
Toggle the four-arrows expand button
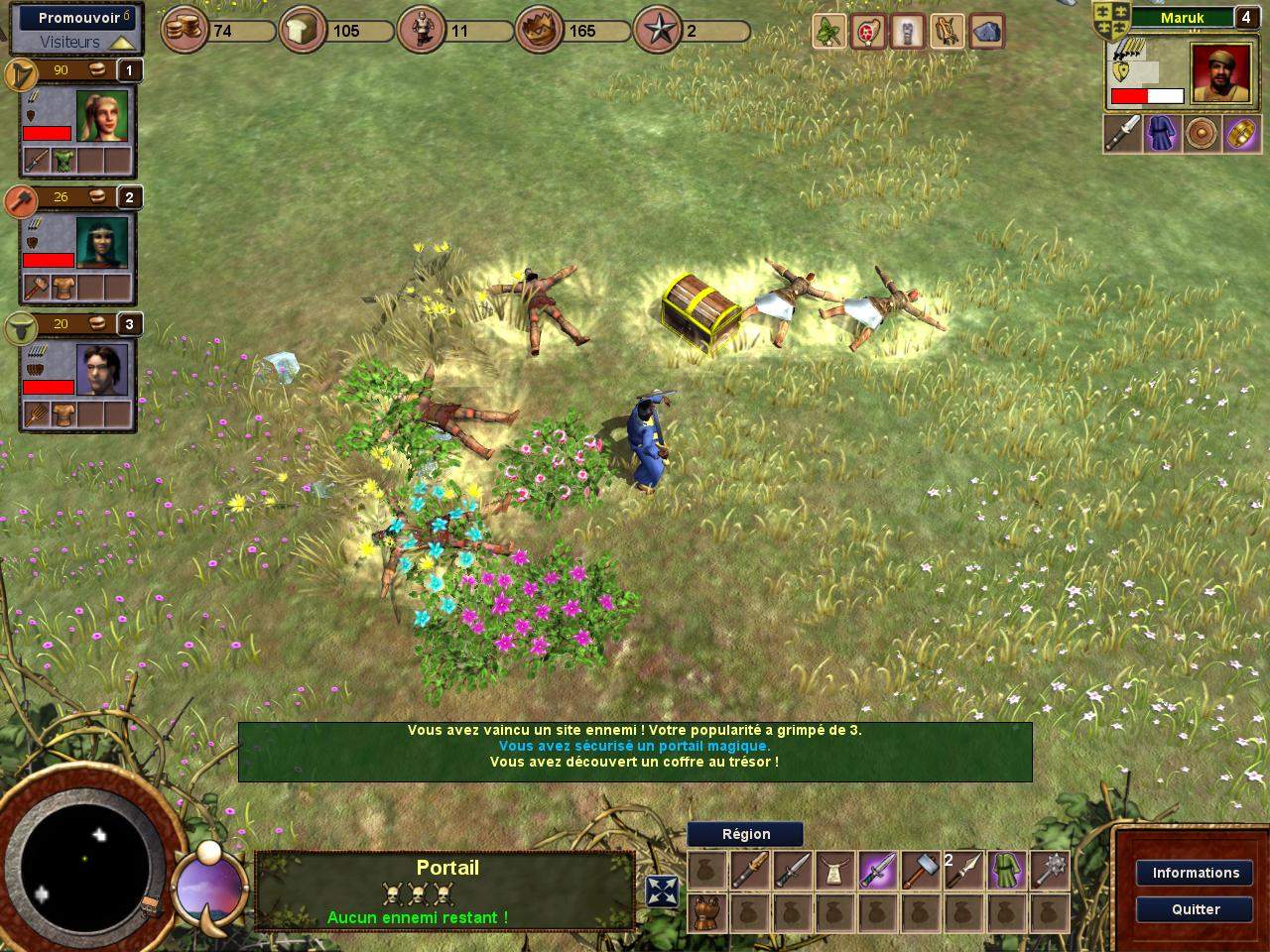(x=662, y=892)
